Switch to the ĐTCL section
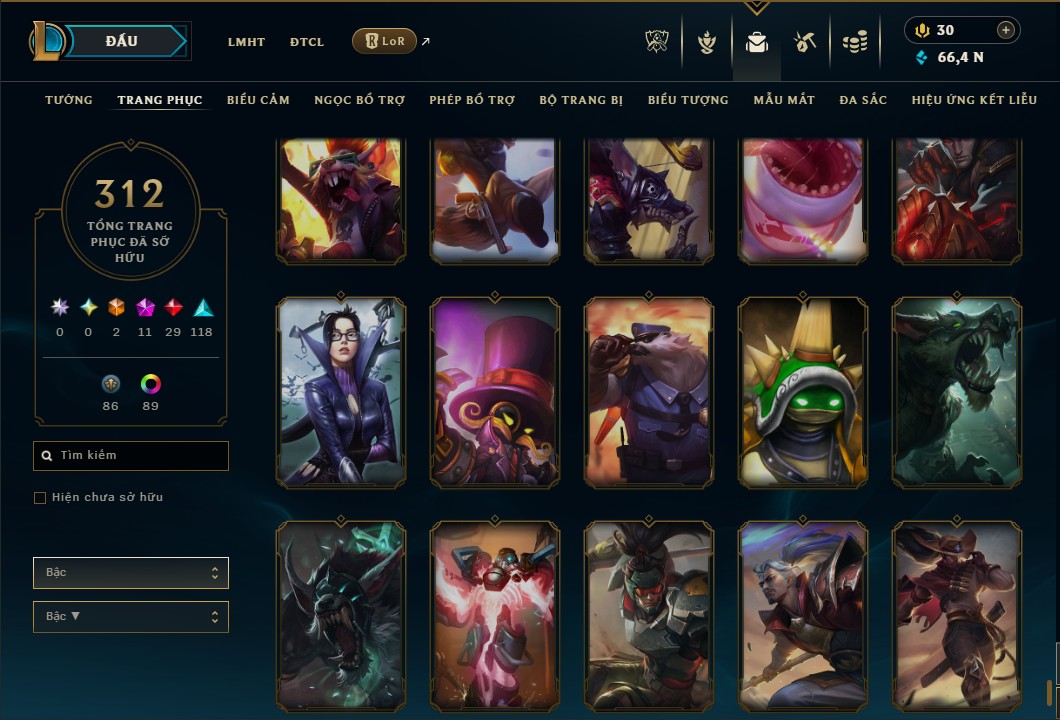This screenshot has height=720, width=1060. [307, 42]
